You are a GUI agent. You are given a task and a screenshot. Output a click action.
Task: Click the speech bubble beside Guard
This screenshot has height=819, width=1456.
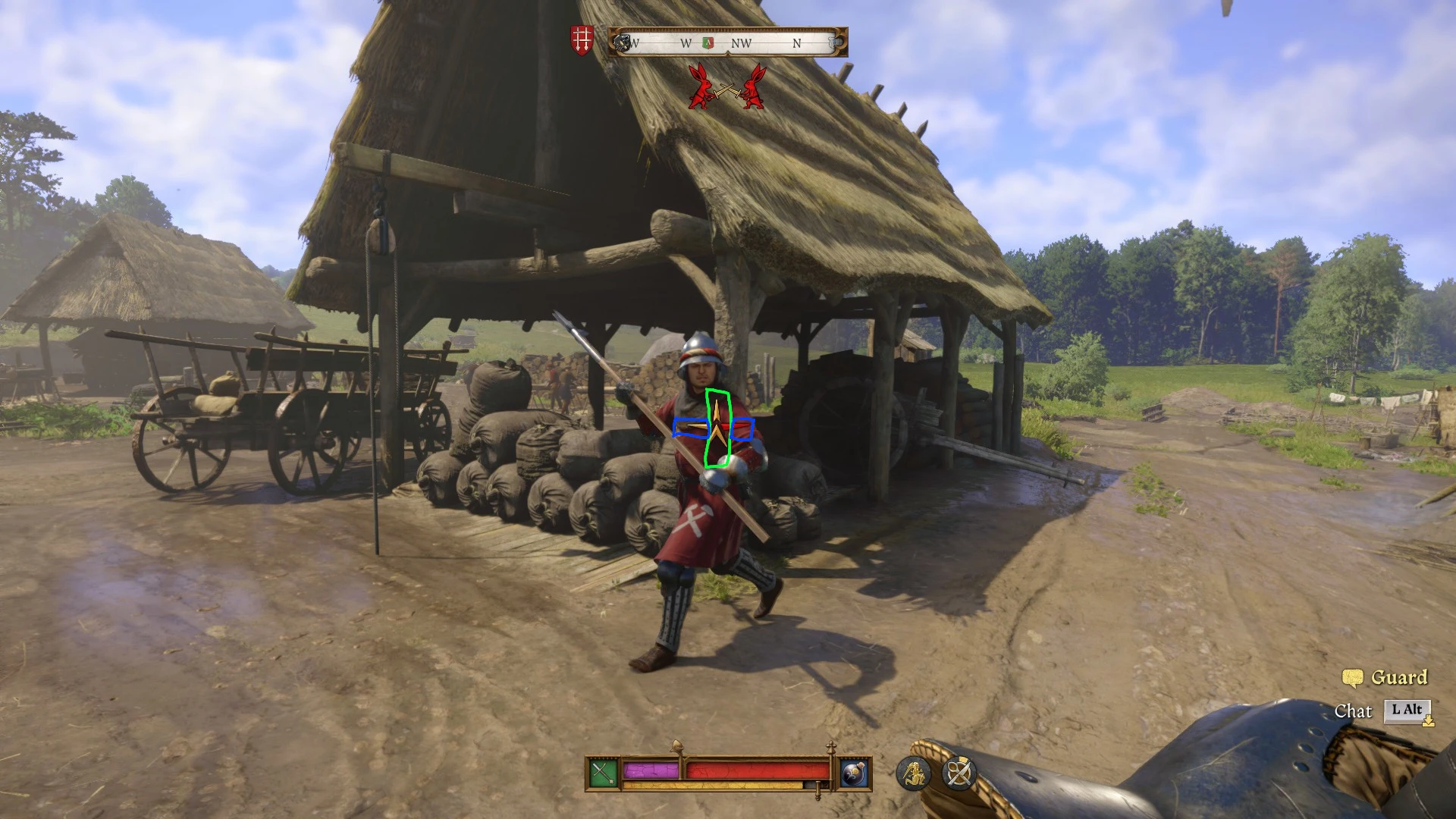pos(1354,676)
